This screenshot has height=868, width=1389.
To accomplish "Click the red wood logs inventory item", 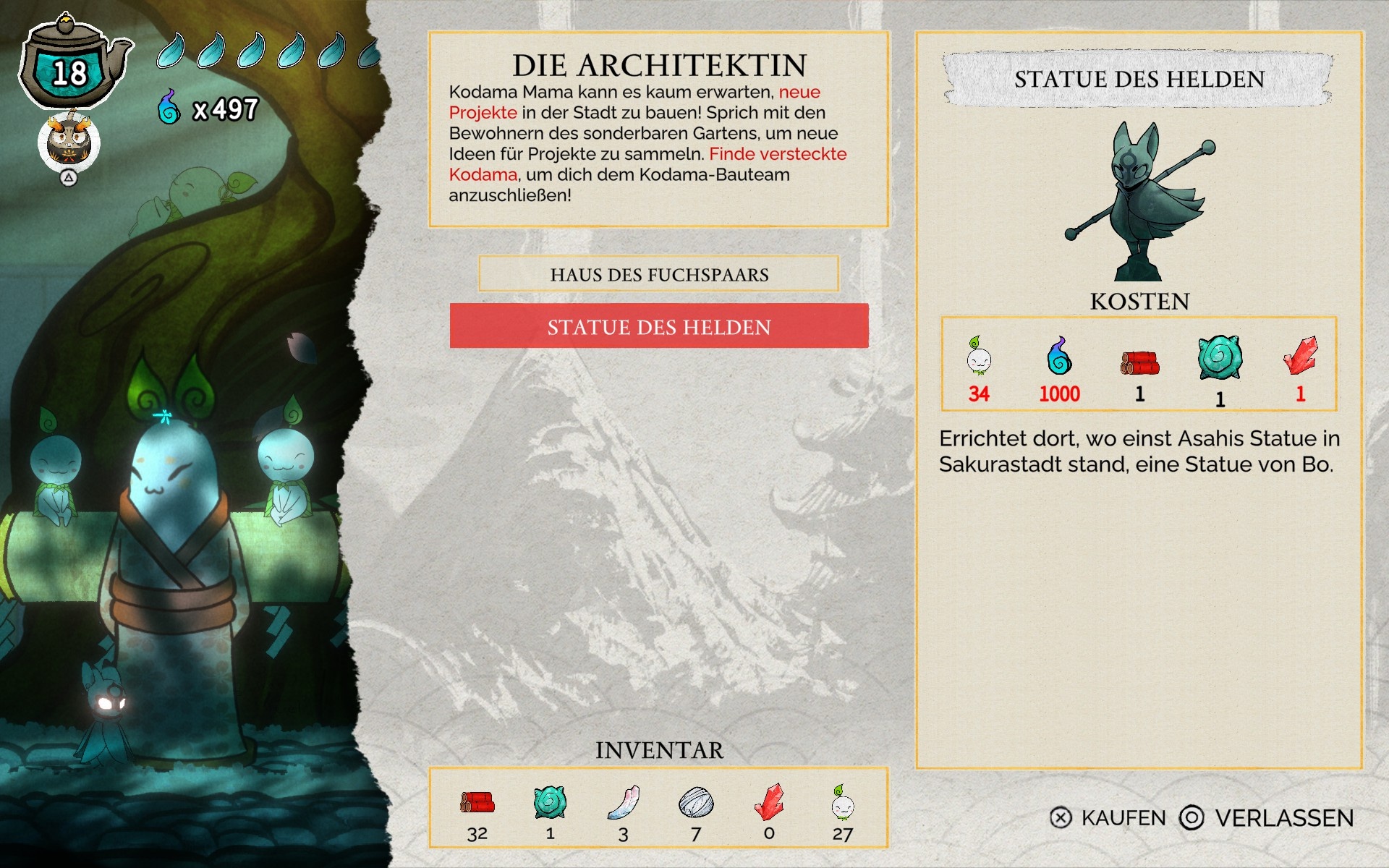I will [x=477, y=803].
